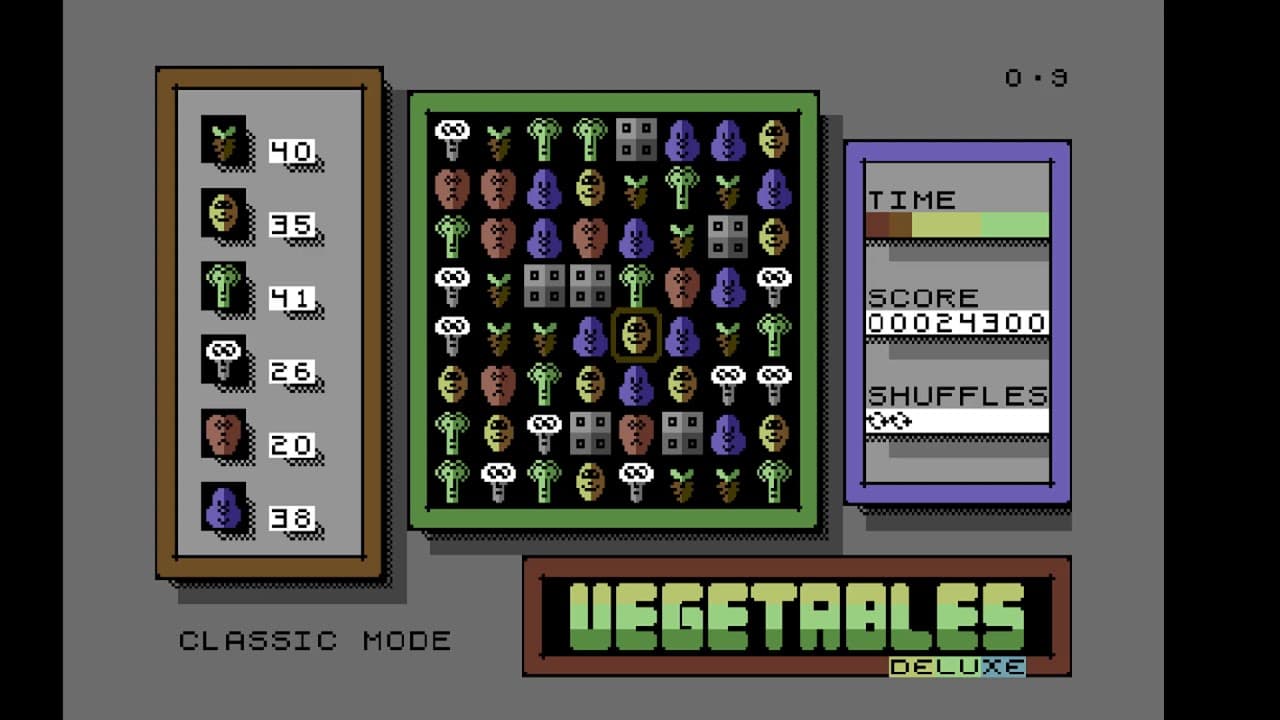Select the broccoli icon beside the count 41
This screenshot has height=720, width=1280.
click(x=225, y=287)
